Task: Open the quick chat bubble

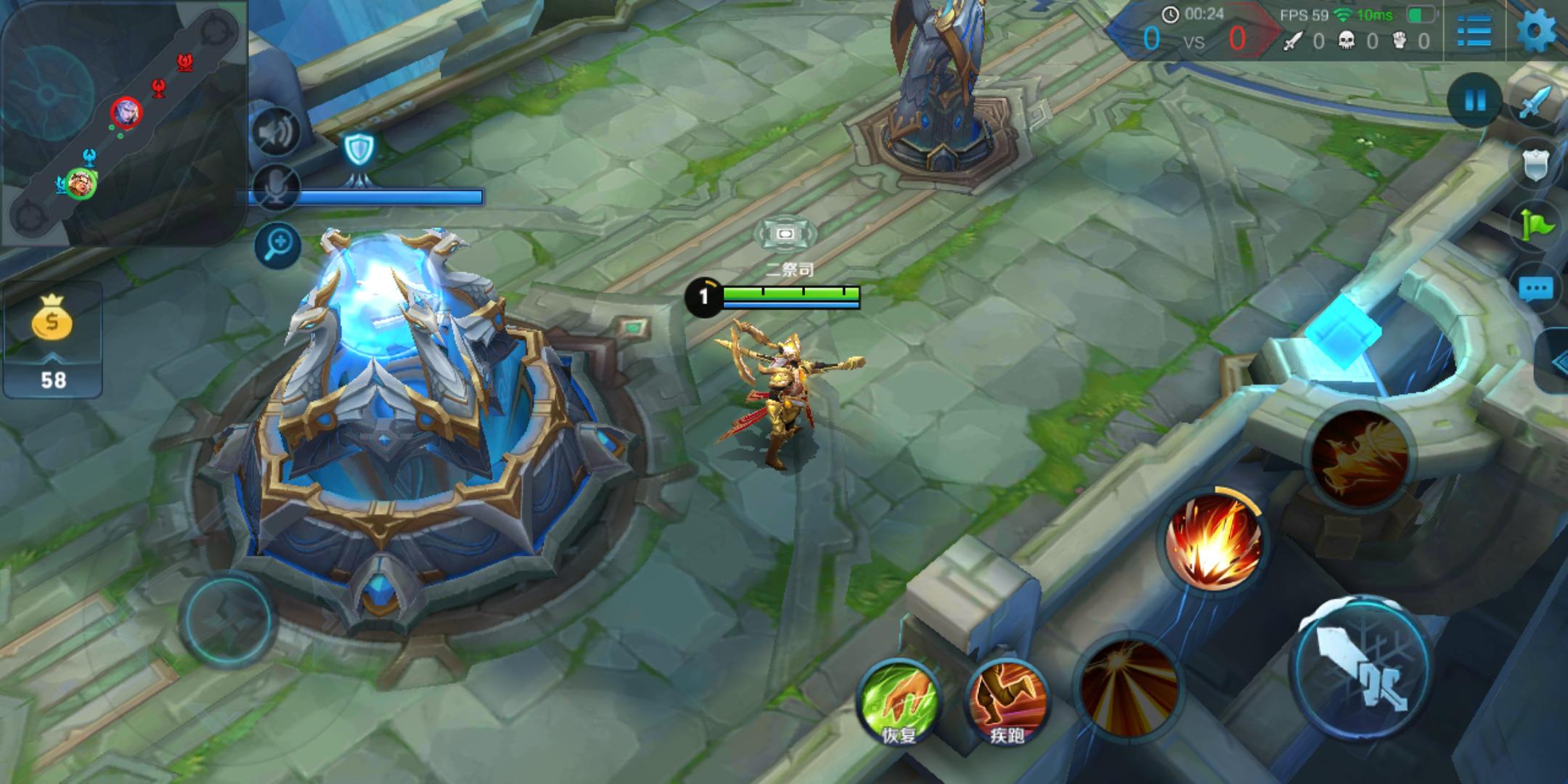Action: (1536, 289)
